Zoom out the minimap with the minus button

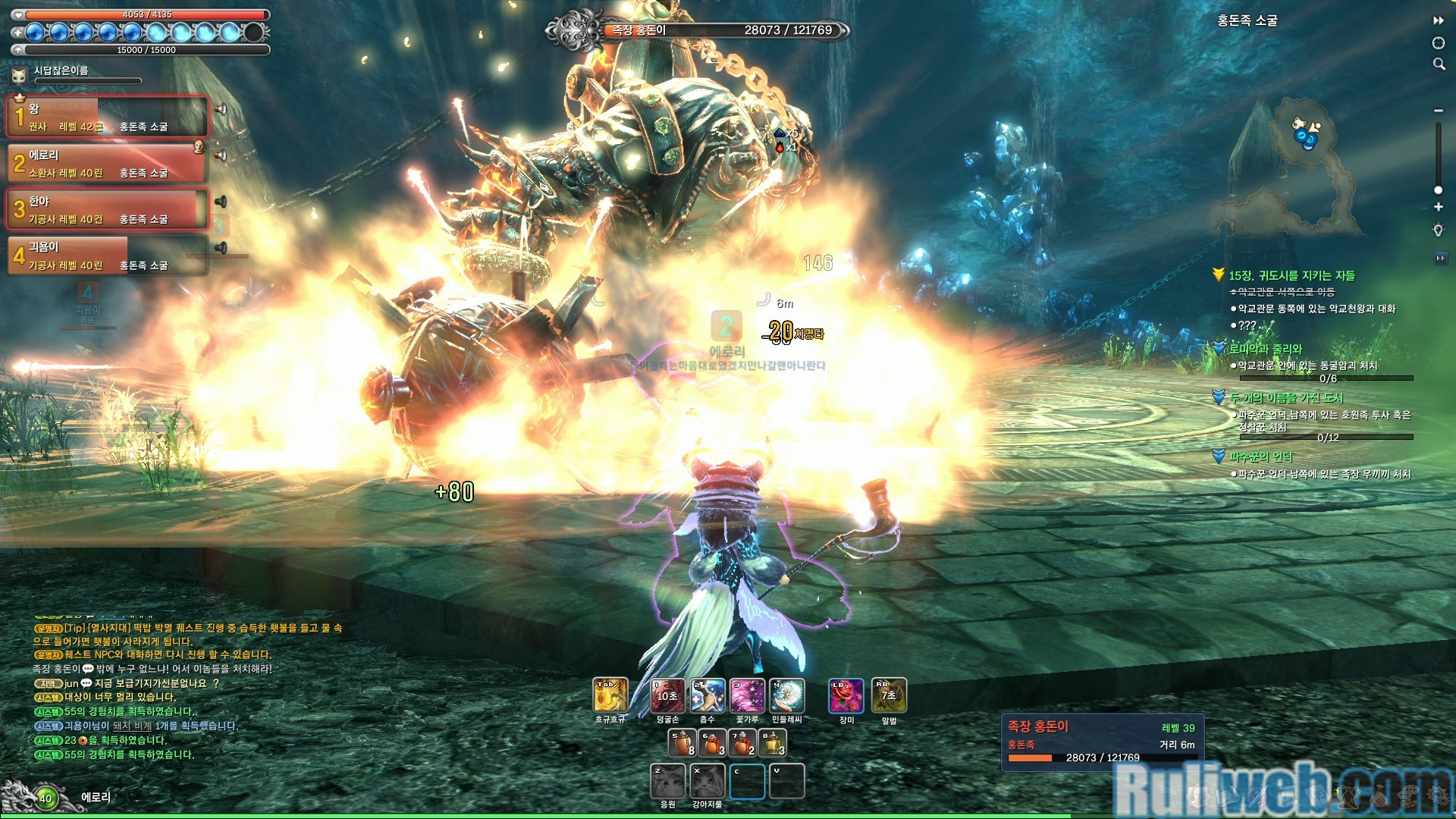pyautogui.click(x=1438, y=111)
